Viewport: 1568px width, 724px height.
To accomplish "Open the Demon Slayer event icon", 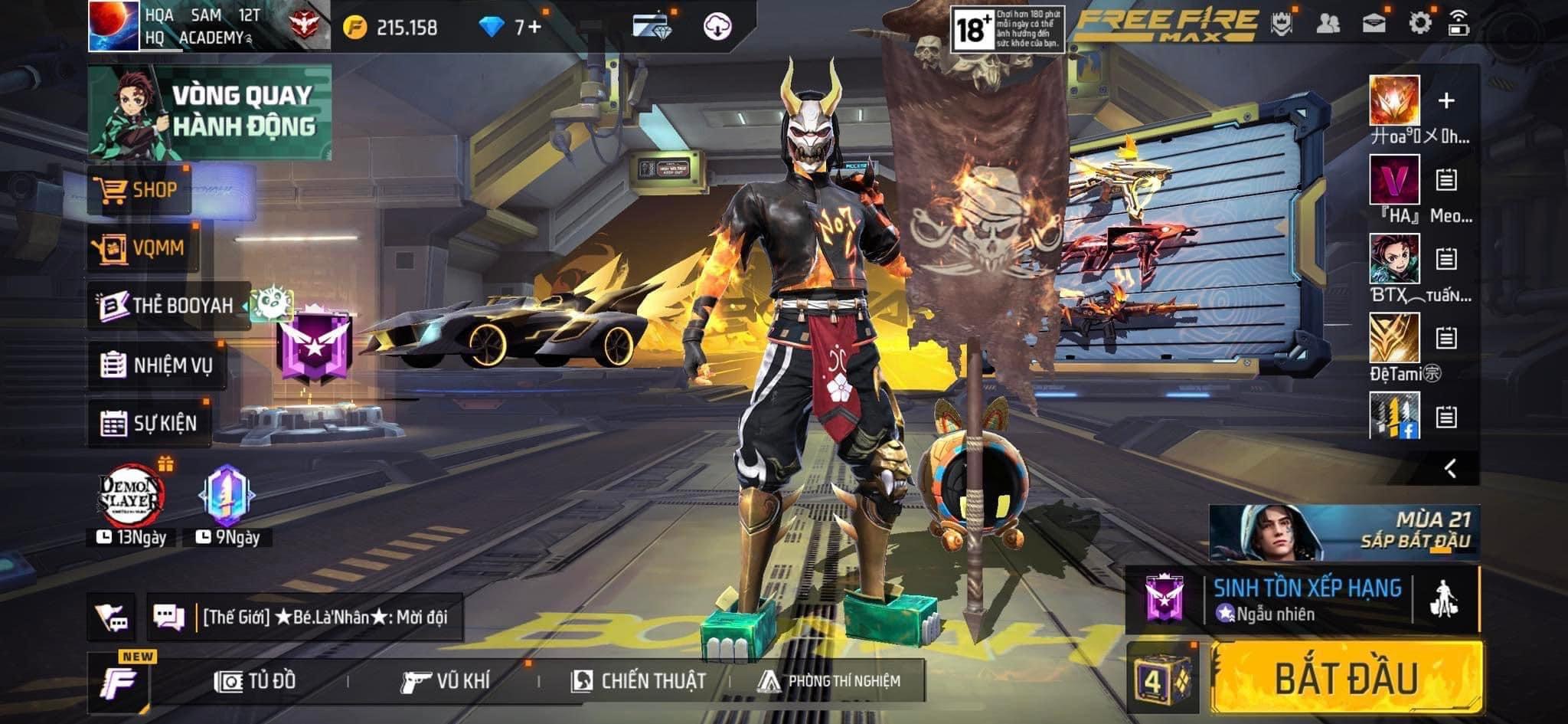I will point(132,498).
